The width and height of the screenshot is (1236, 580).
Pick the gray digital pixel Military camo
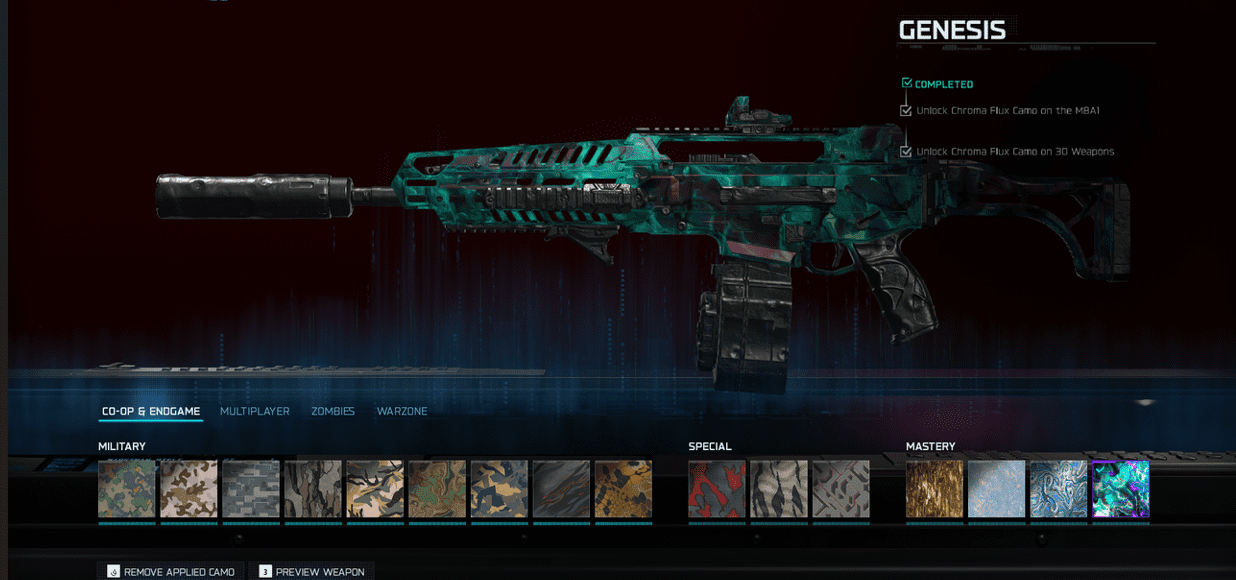[250, 489]
